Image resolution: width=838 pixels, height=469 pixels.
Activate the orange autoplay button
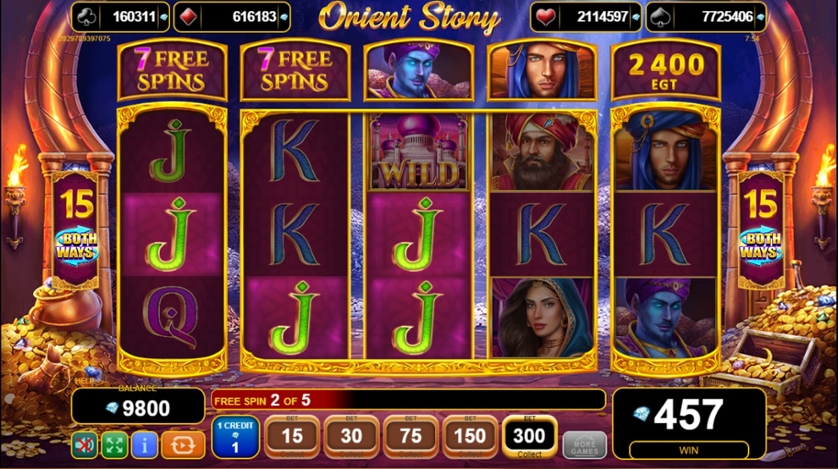point(183,444)
